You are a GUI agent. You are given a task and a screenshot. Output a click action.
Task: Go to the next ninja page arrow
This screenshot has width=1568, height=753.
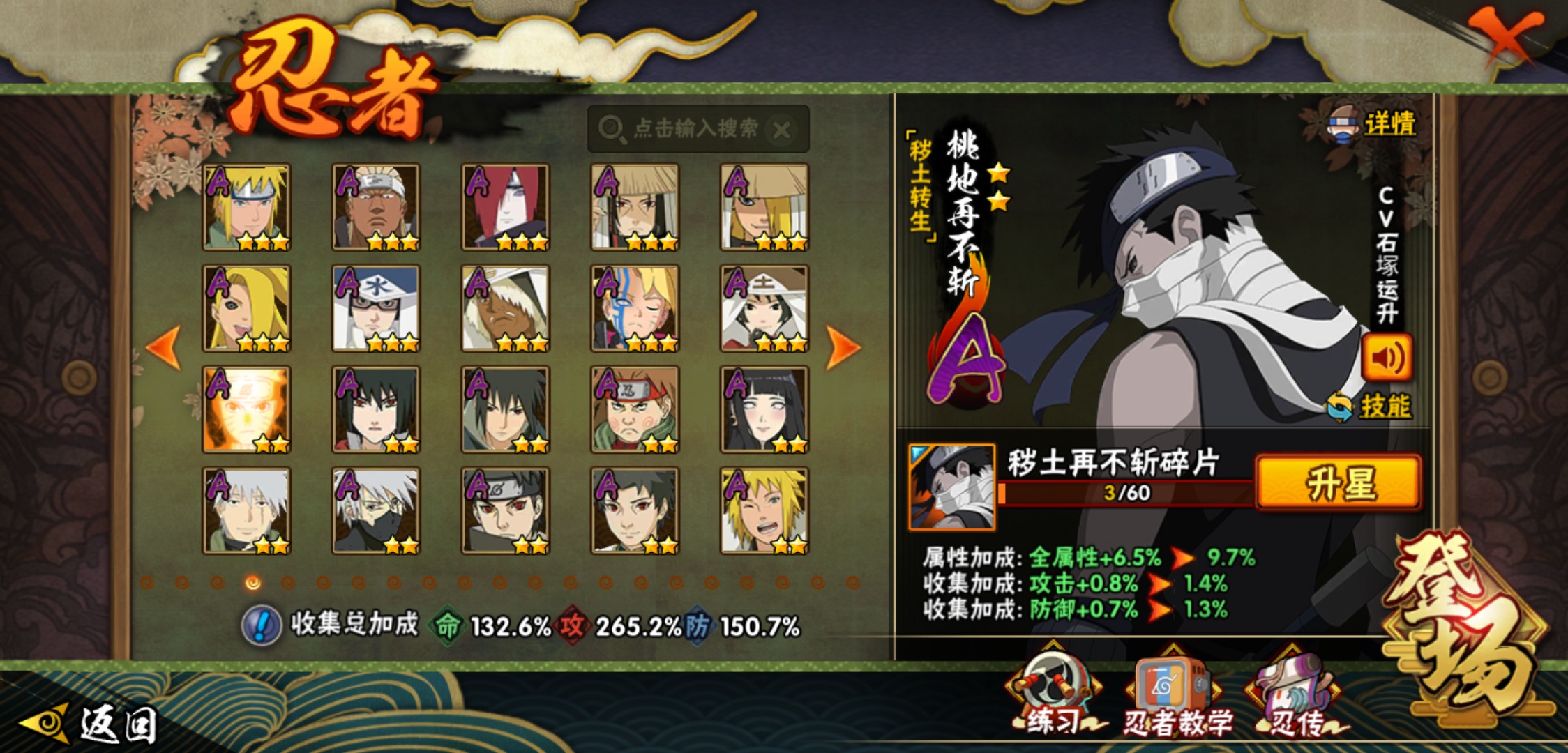tap(843, 347)
